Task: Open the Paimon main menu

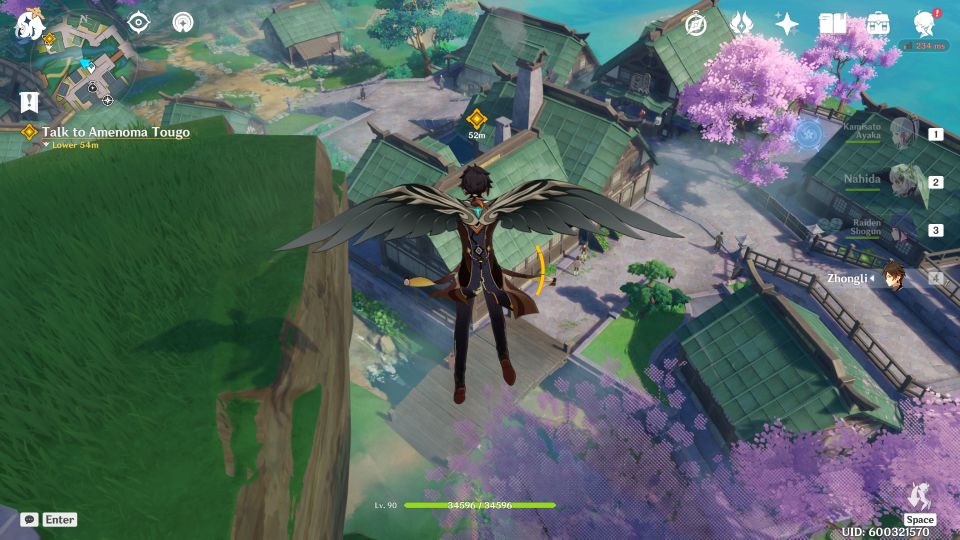Action: coord(27,26)
